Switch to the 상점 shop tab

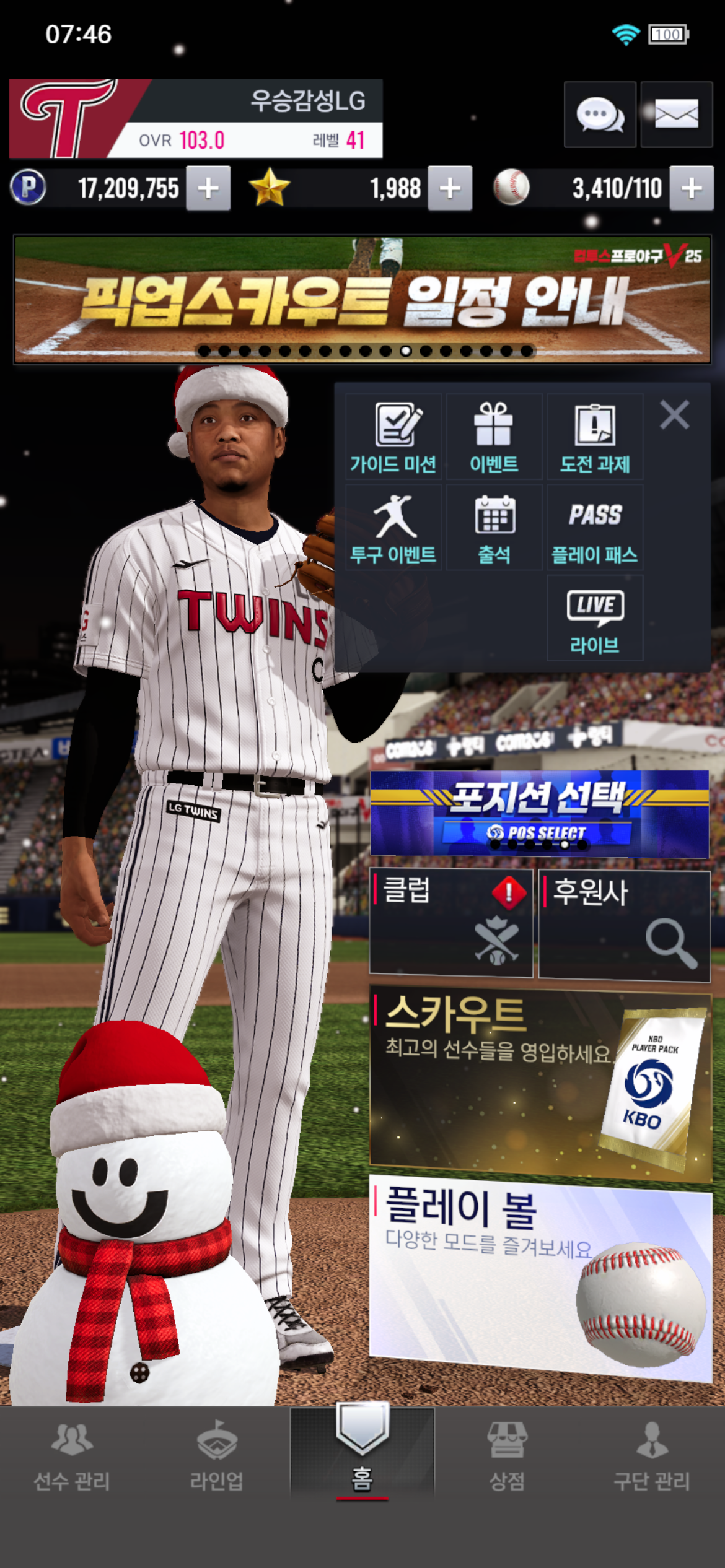coord(507,1455)
